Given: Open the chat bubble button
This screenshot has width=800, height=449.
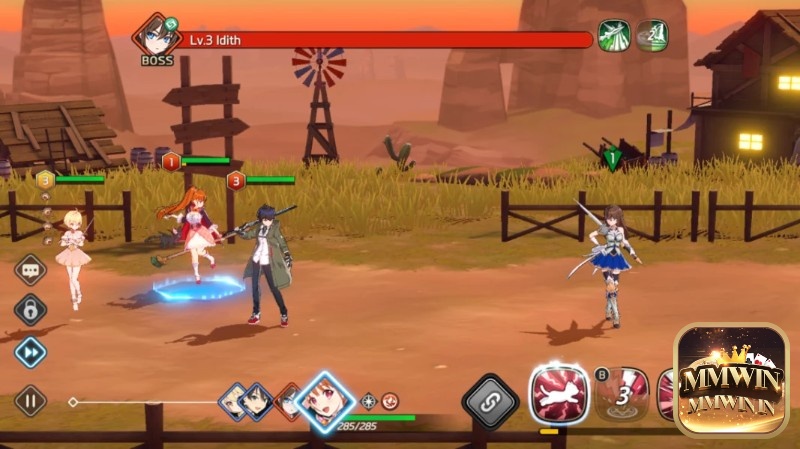Looking at the screenshot, I should (30, 270).
